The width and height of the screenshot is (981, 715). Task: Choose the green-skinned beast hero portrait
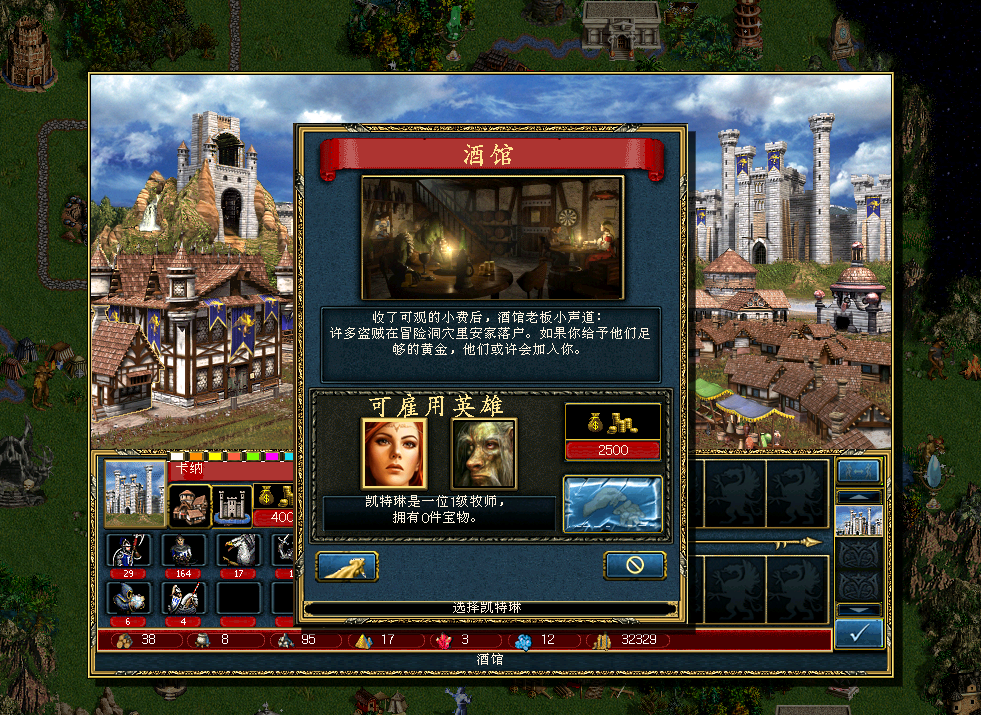tap(483, 452)
